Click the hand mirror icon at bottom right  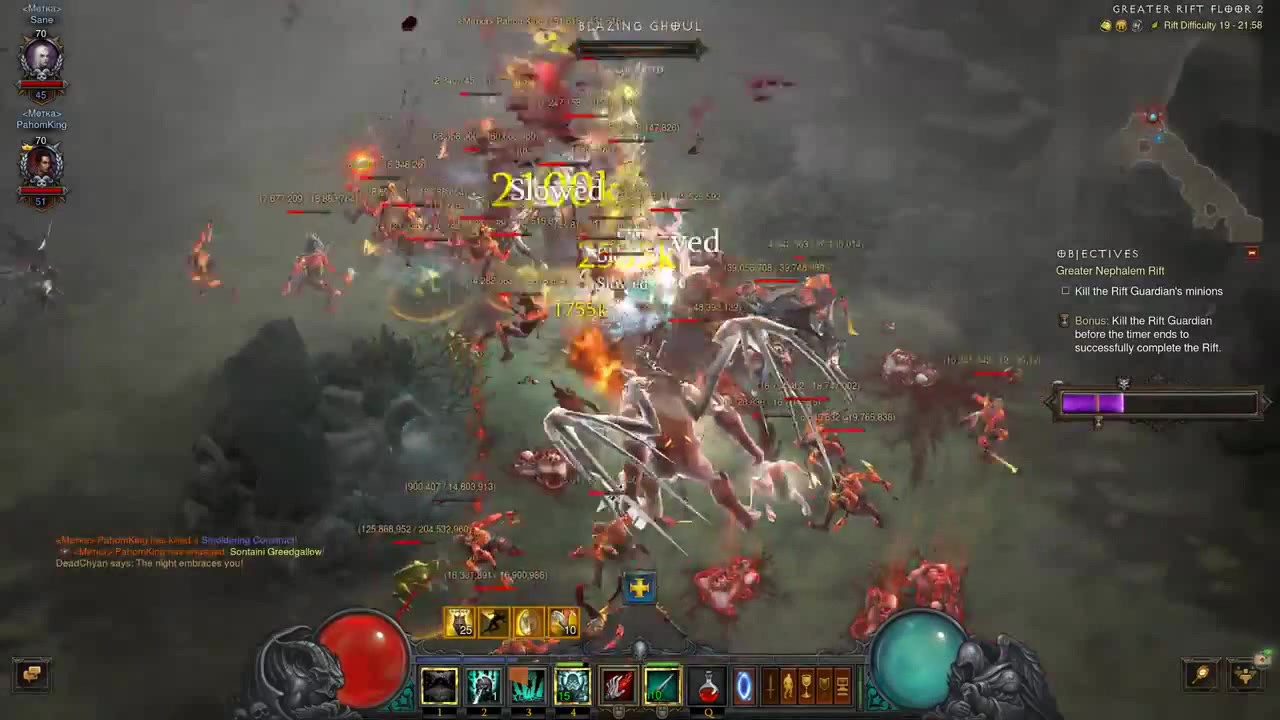[1200, 675]
